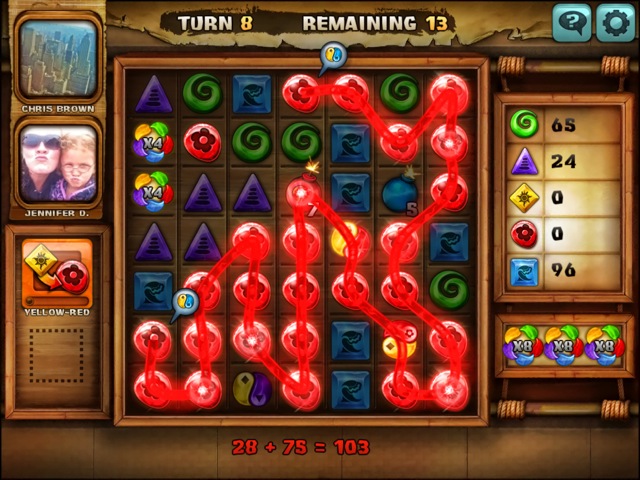Open the settings gear menu
The width and height of the screenshot is (640, 480).
pos(615,22)
